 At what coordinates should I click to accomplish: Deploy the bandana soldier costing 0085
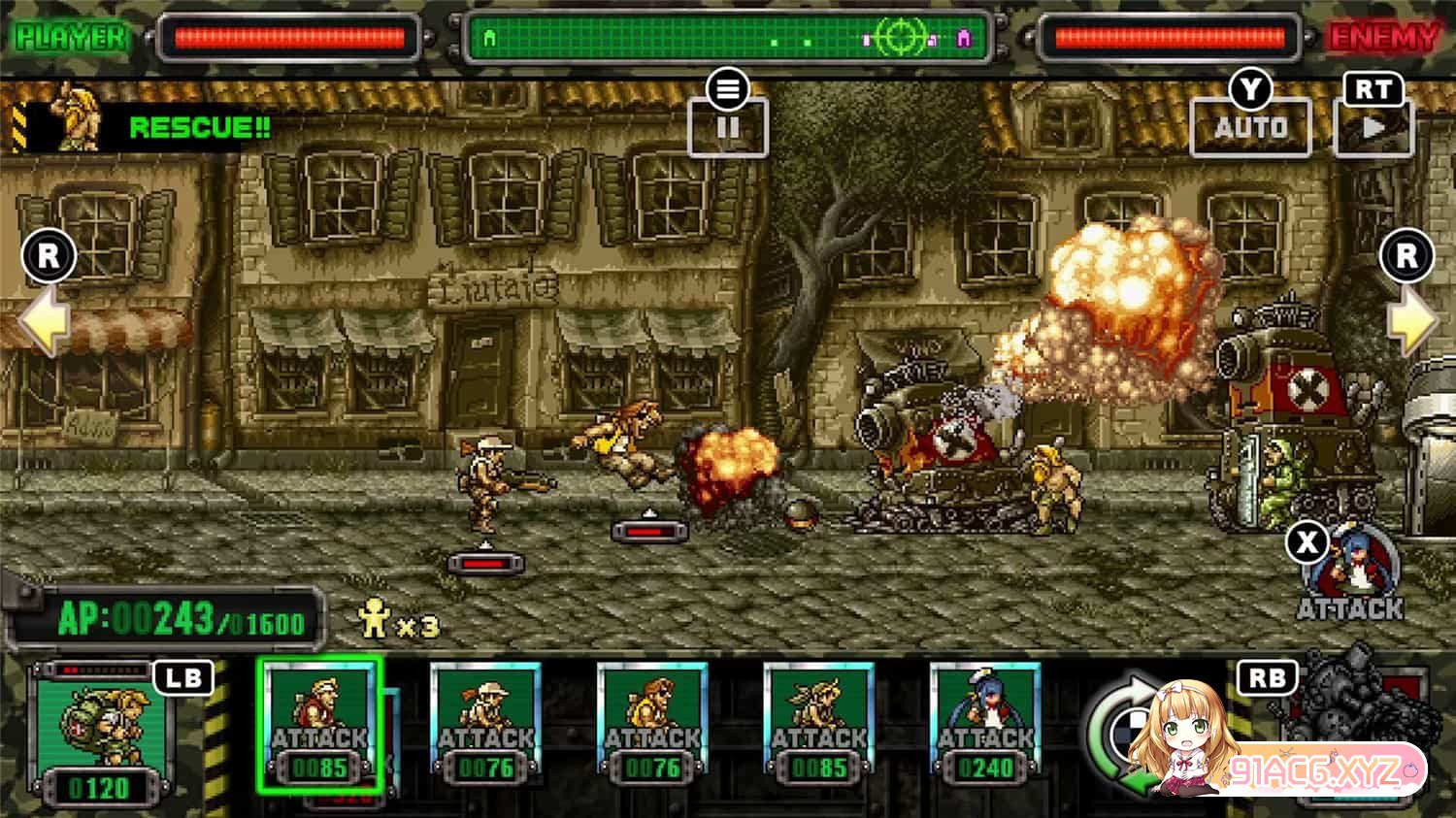coord(818,724)
